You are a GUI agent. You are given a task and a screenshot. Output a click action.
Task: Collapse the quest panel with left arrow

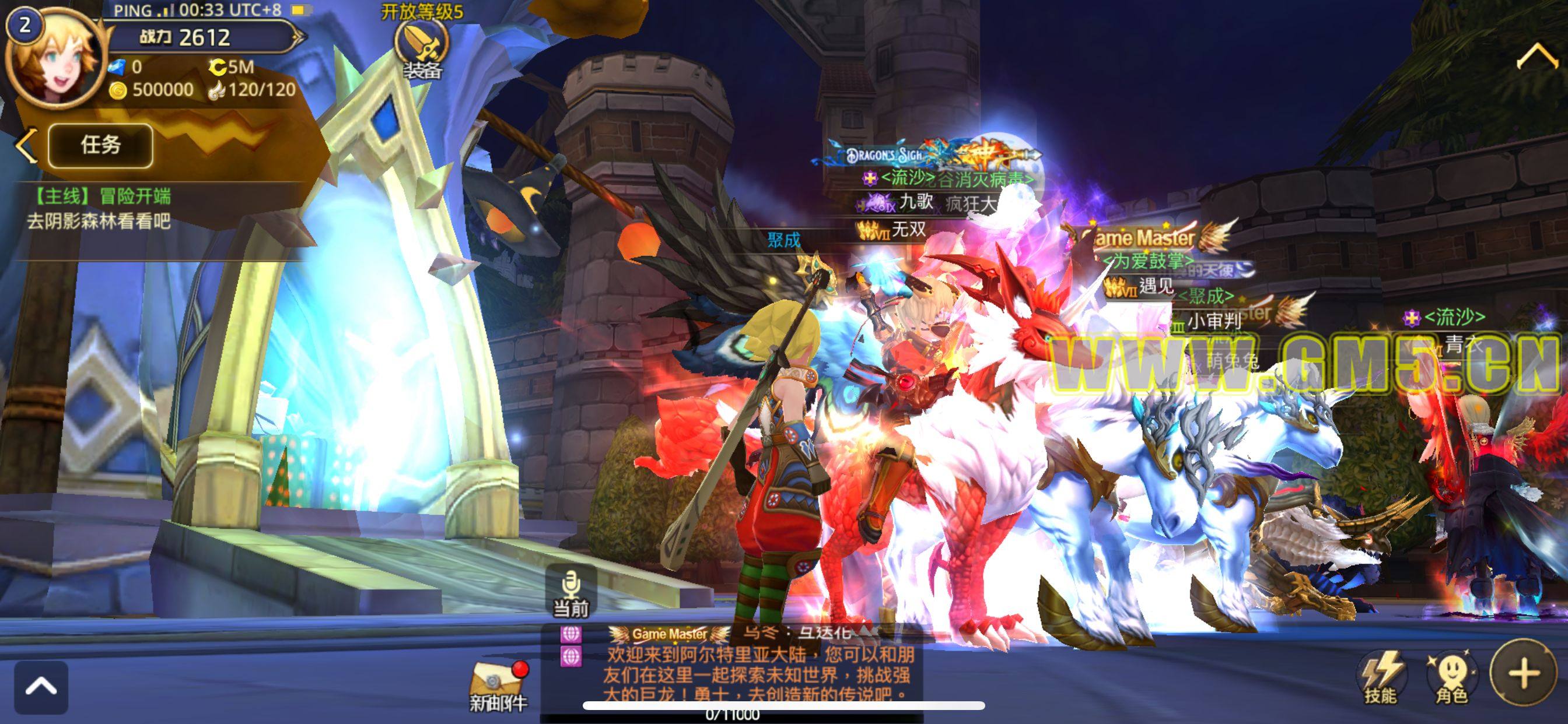click(26, 145)
